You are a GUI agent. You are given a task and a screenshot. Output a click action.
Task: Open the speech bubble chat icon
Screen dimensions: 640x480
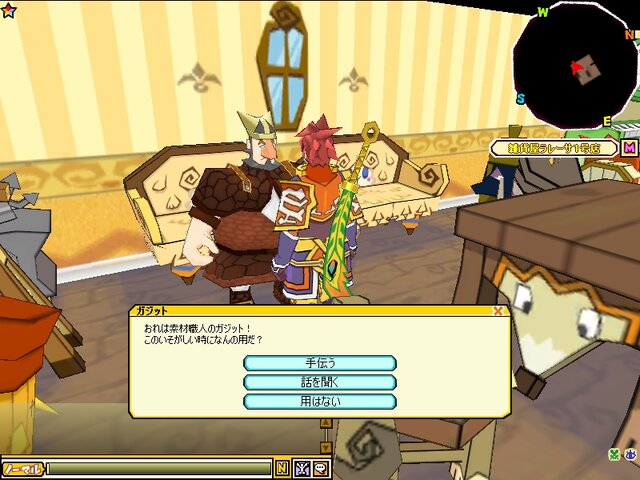tap(321, 467)
